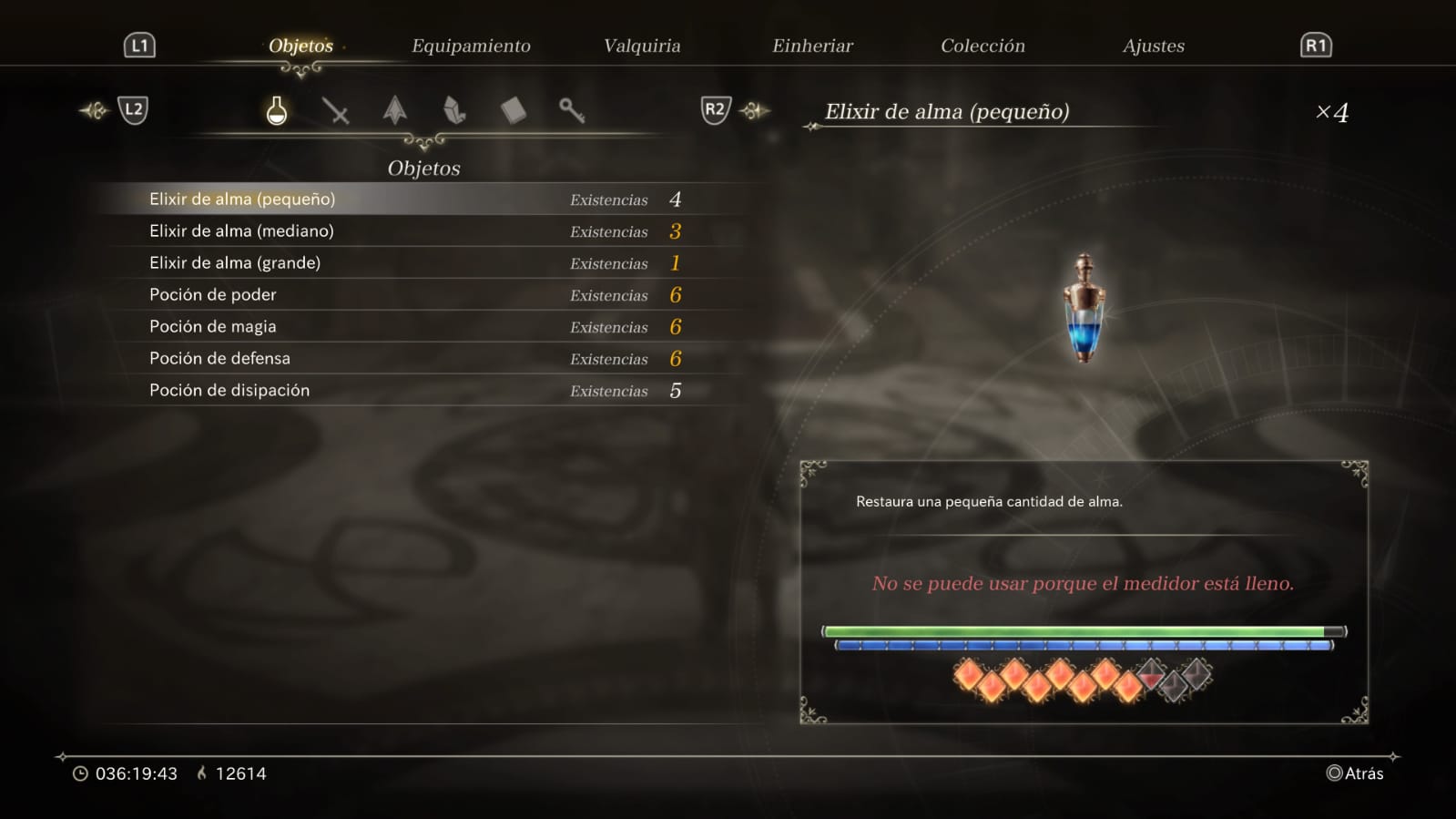Image resolution: width=1456 pixels, height=819 pixels.
Task: Open the Ajustes settings tab
Action: [x=1153, y=46]
